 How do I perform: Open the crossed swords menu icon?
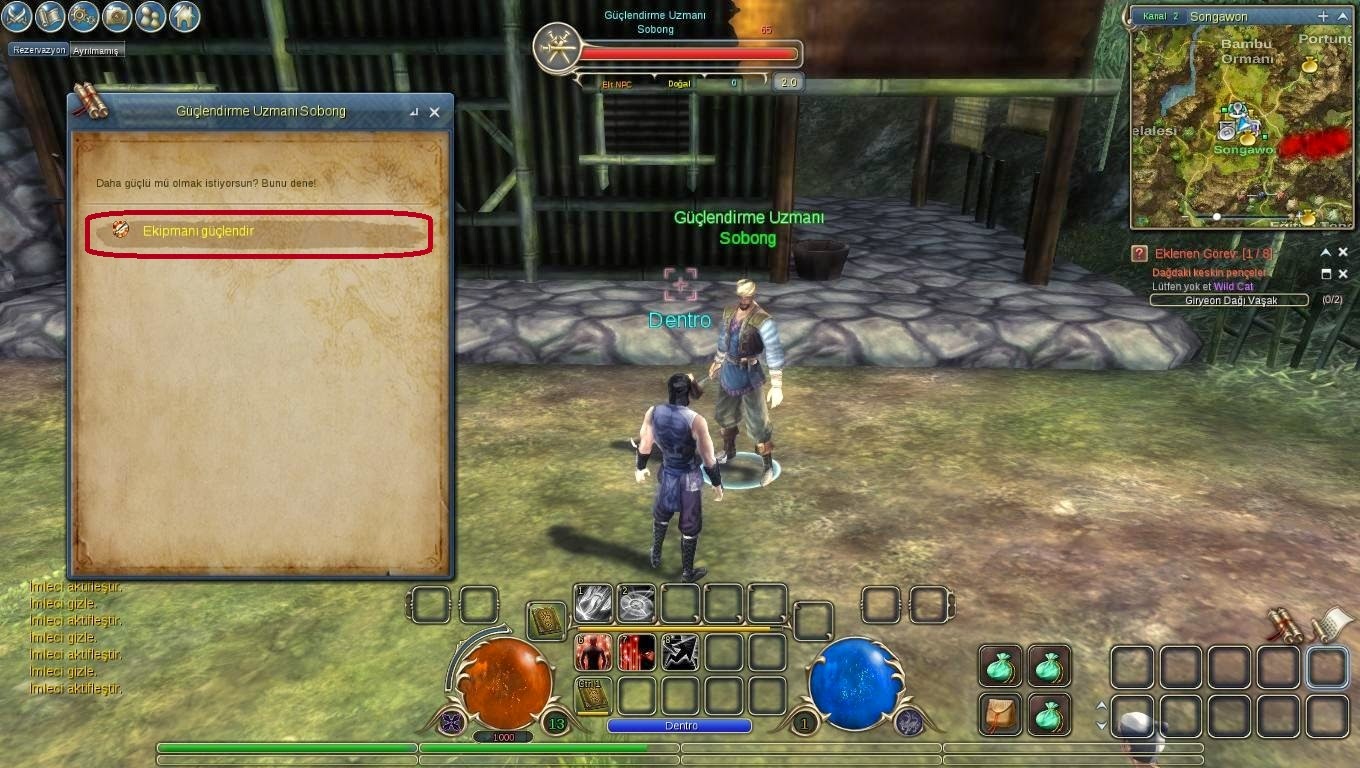coord(18,16)
